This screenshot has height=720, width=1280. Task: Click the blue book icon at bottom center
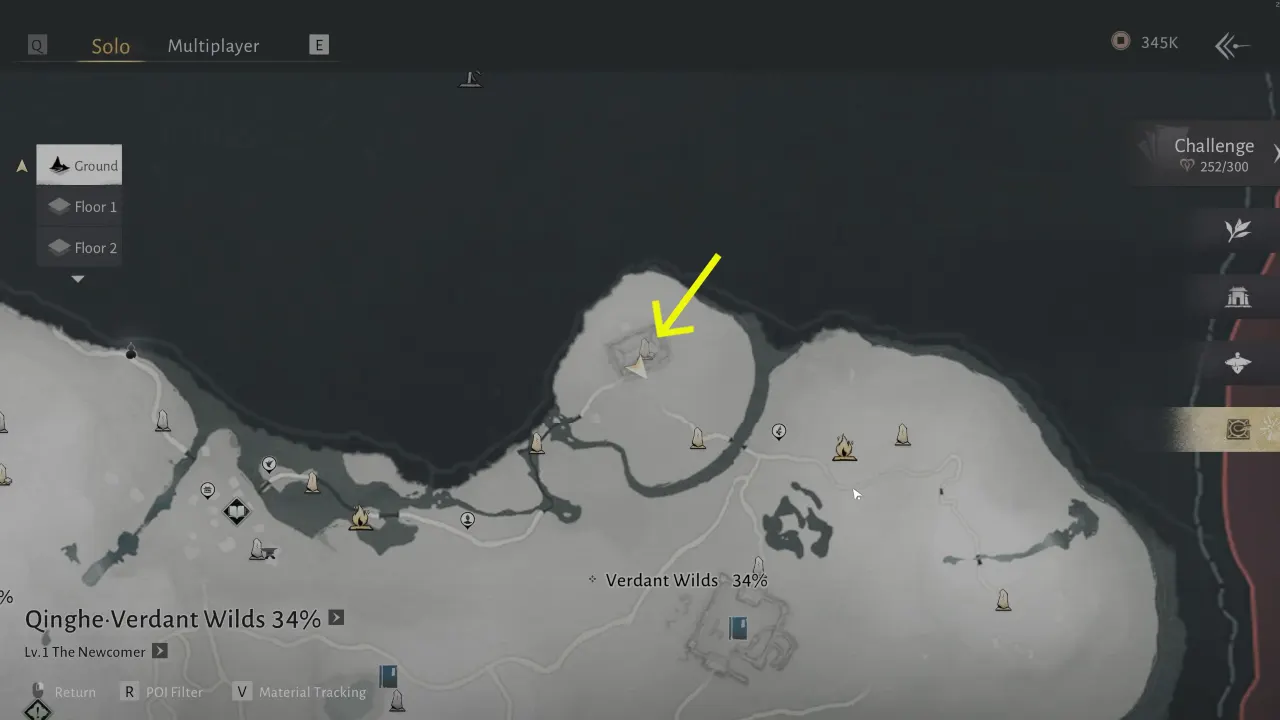click(x=737, y=627)
